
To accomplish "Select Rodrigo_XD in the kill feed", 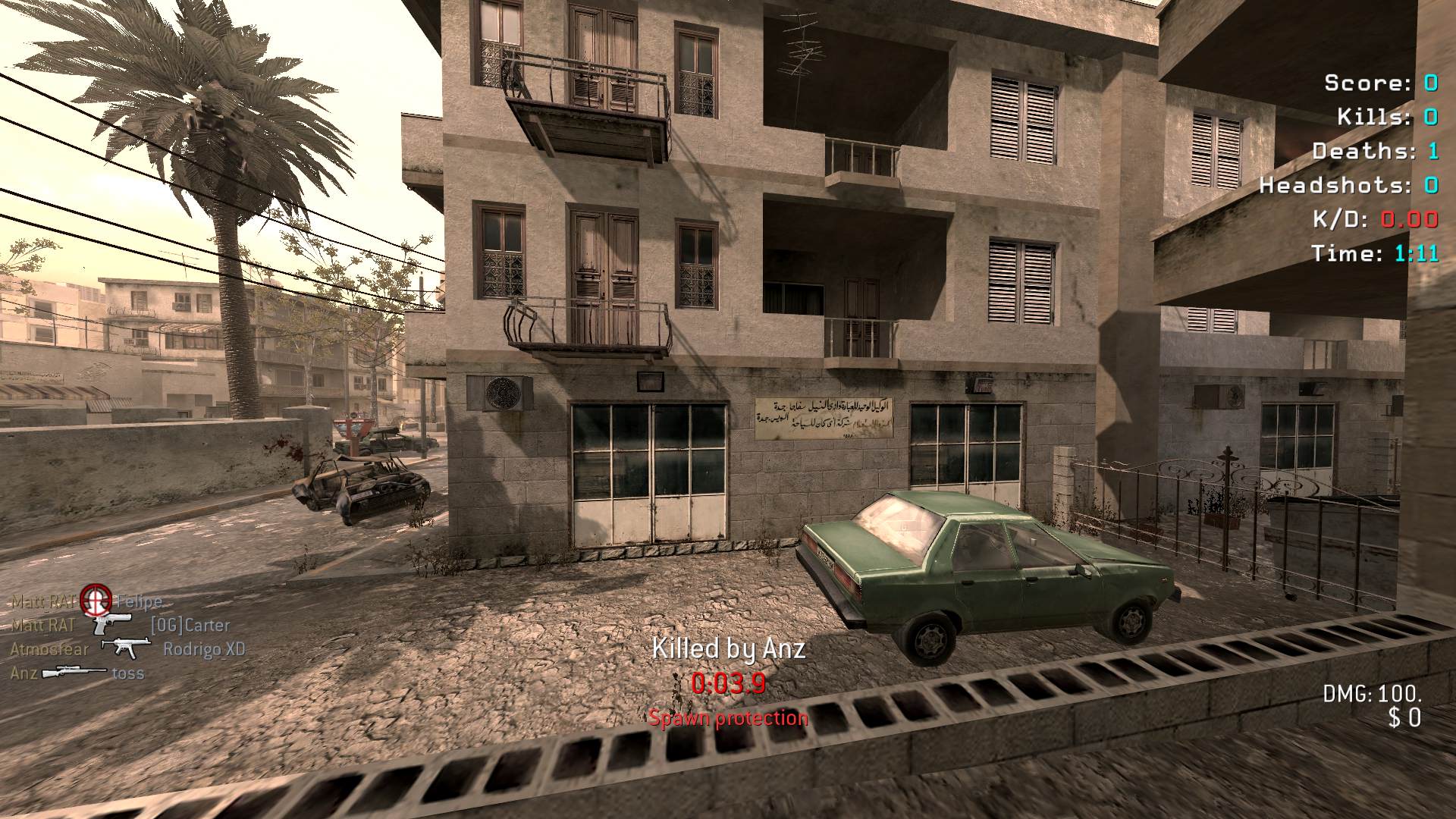I will pos(204,649).
